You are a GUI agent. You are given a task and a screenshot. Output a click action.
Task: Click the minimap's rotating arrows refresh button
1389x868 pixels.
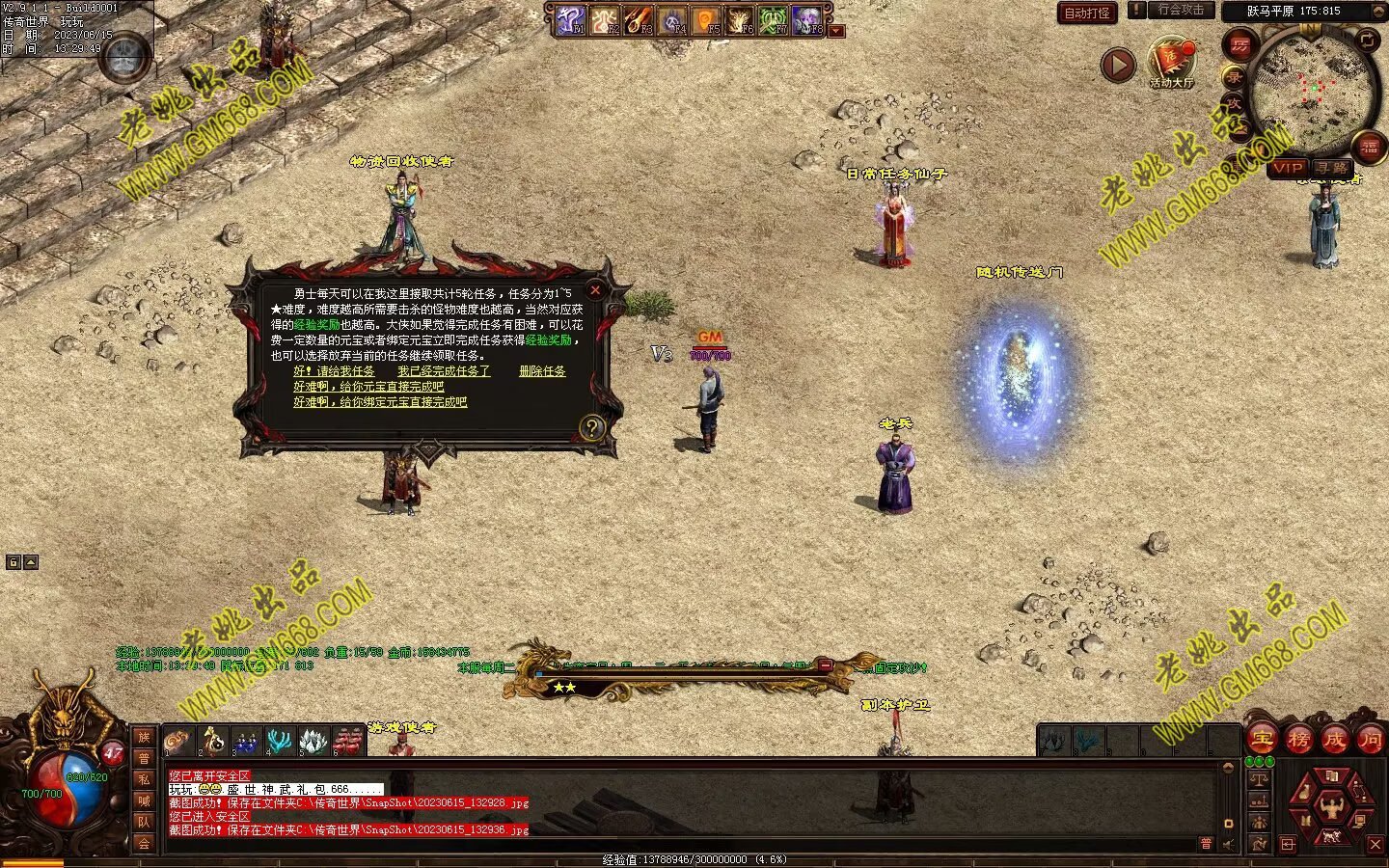click(1368, 40)
